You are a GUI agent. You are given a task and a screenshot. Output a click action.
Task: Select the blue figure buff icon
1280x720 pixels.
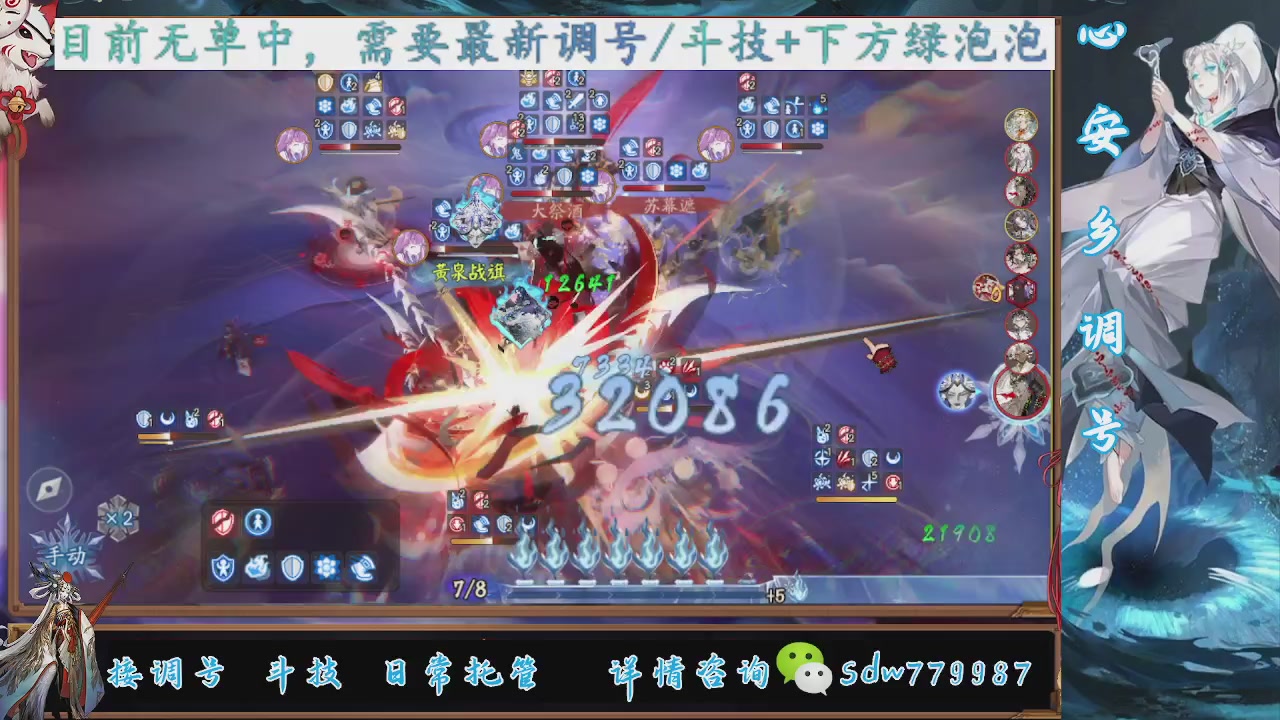[x=257, y=522]
